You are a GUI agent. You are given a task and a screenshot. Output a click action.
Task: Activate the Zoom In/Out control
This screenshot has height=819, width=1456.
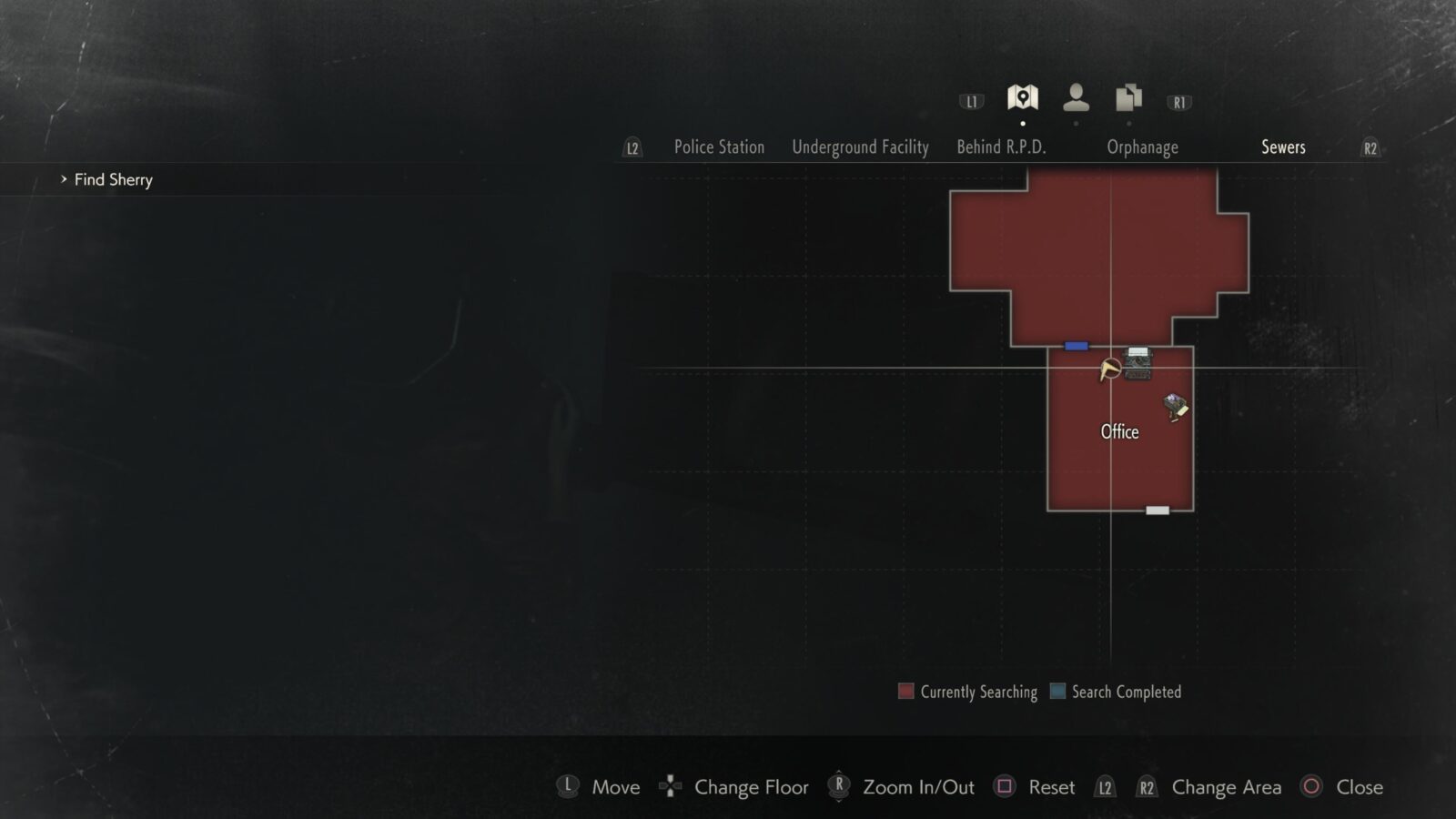[x=837, y=787]
